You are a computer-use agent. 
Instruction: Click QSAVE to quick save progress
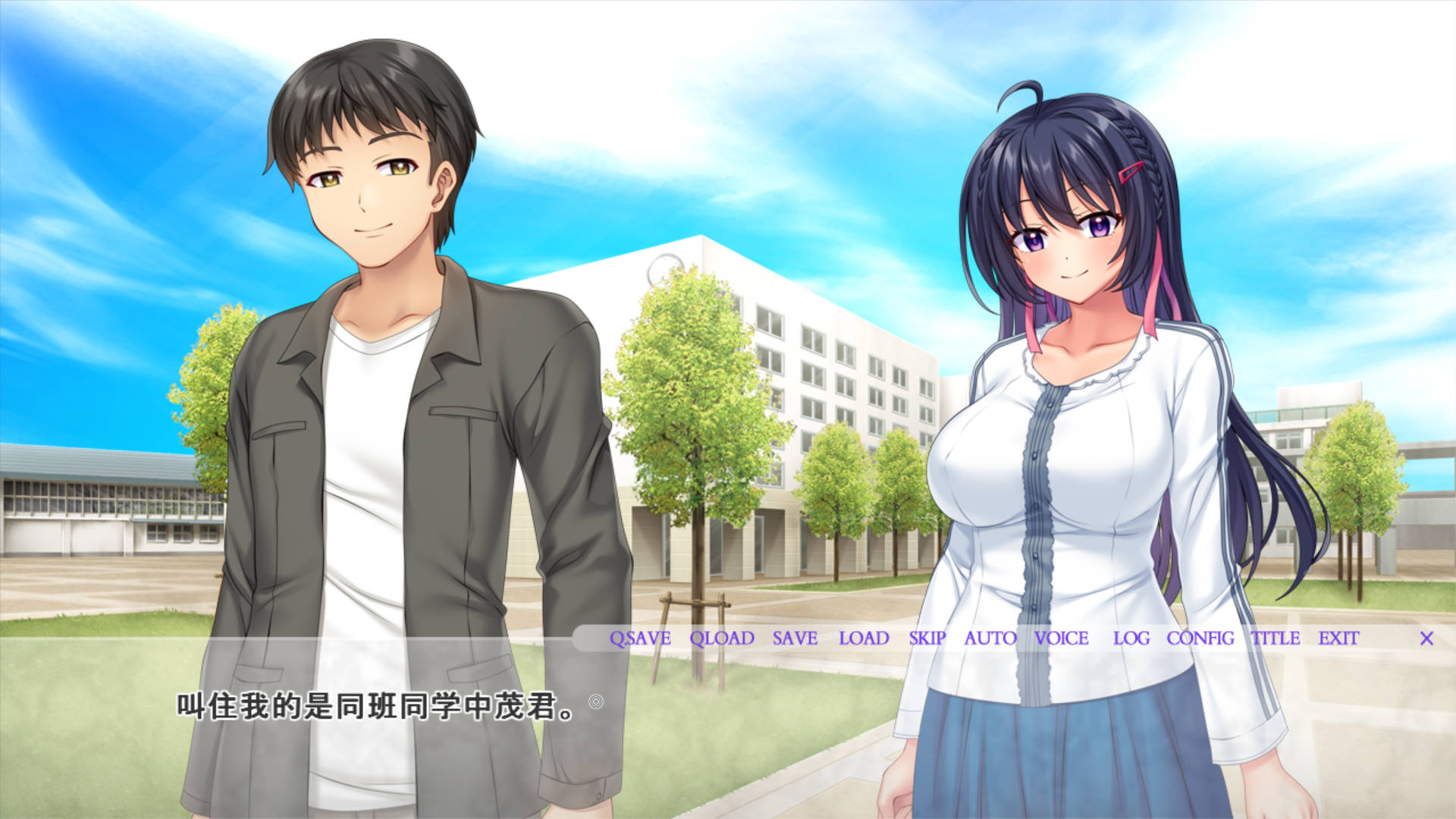pos(641,639)
